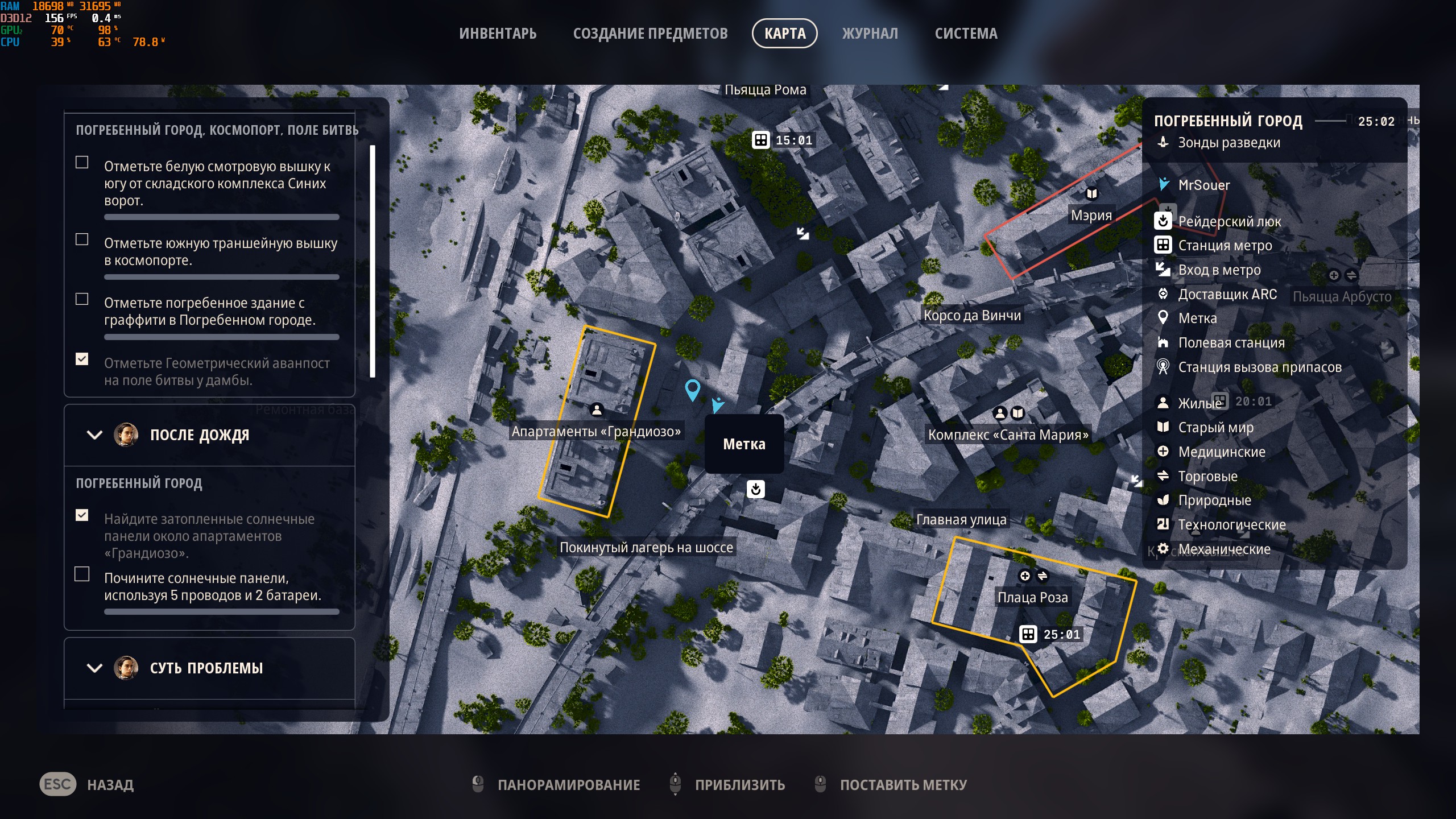Toggle the Рейдерский люк legend filter
The image size is (1456, 819).
[1228, 221]
